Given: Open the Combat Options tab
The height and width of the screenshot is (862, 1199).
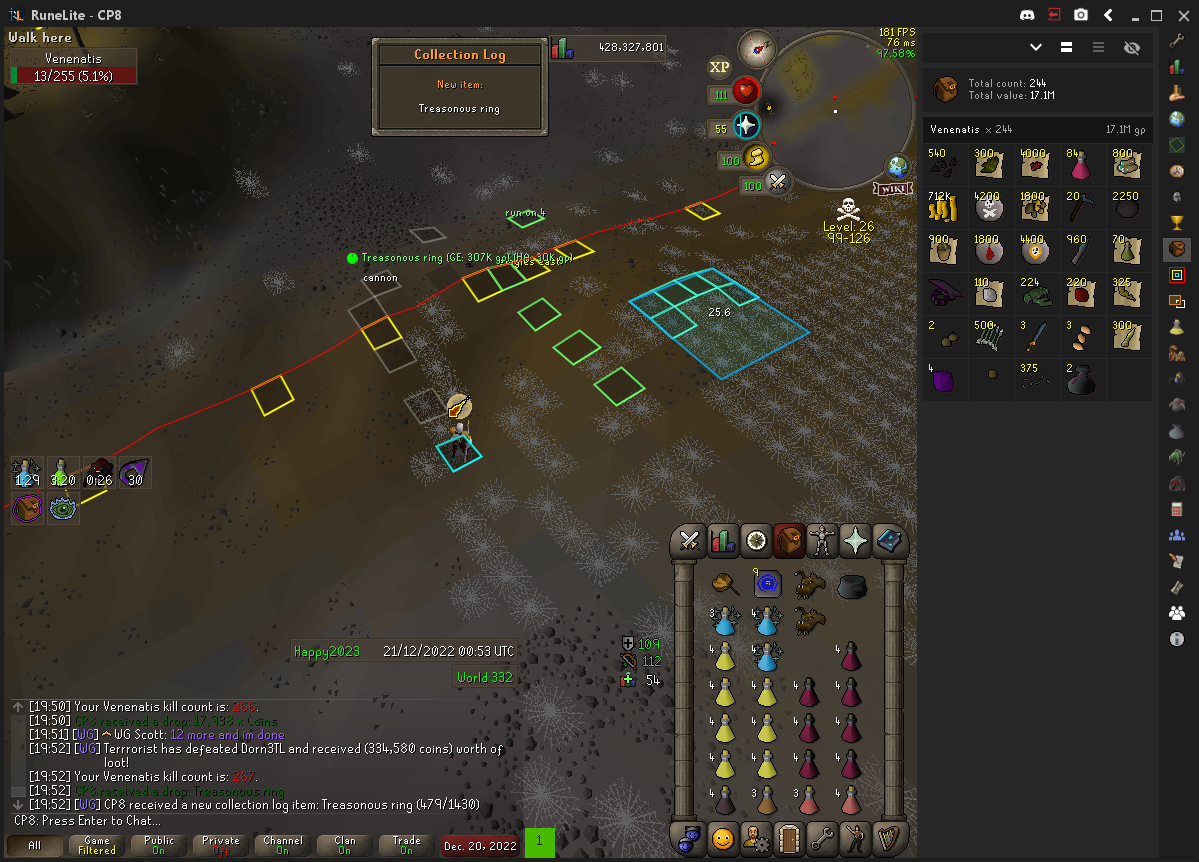Looking at the screenshot, I should click(x=688, y=541).
